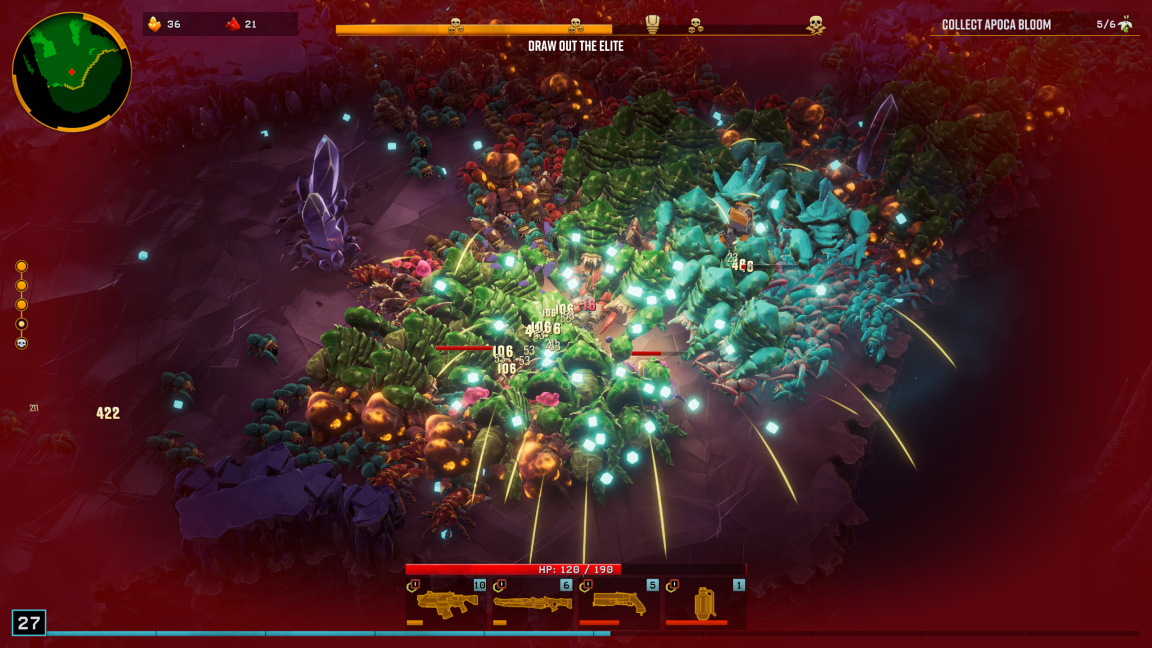Screen dimensions: 1152x648
Task: Click the red crystal resource icon
Action: point(232,24)
